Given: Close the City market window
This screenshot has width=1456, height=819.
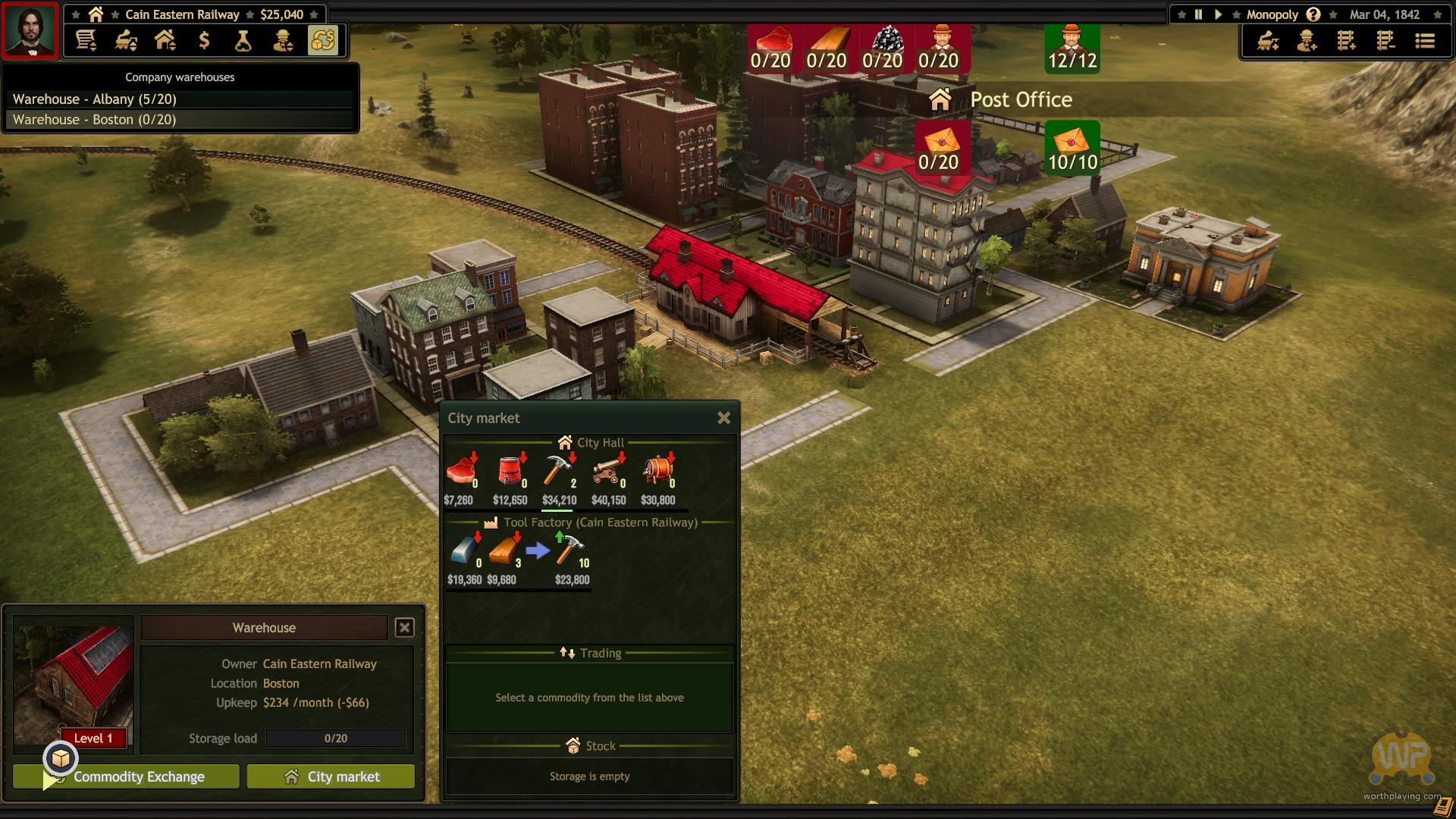Looking at the screenshot, I should (723, 418).
